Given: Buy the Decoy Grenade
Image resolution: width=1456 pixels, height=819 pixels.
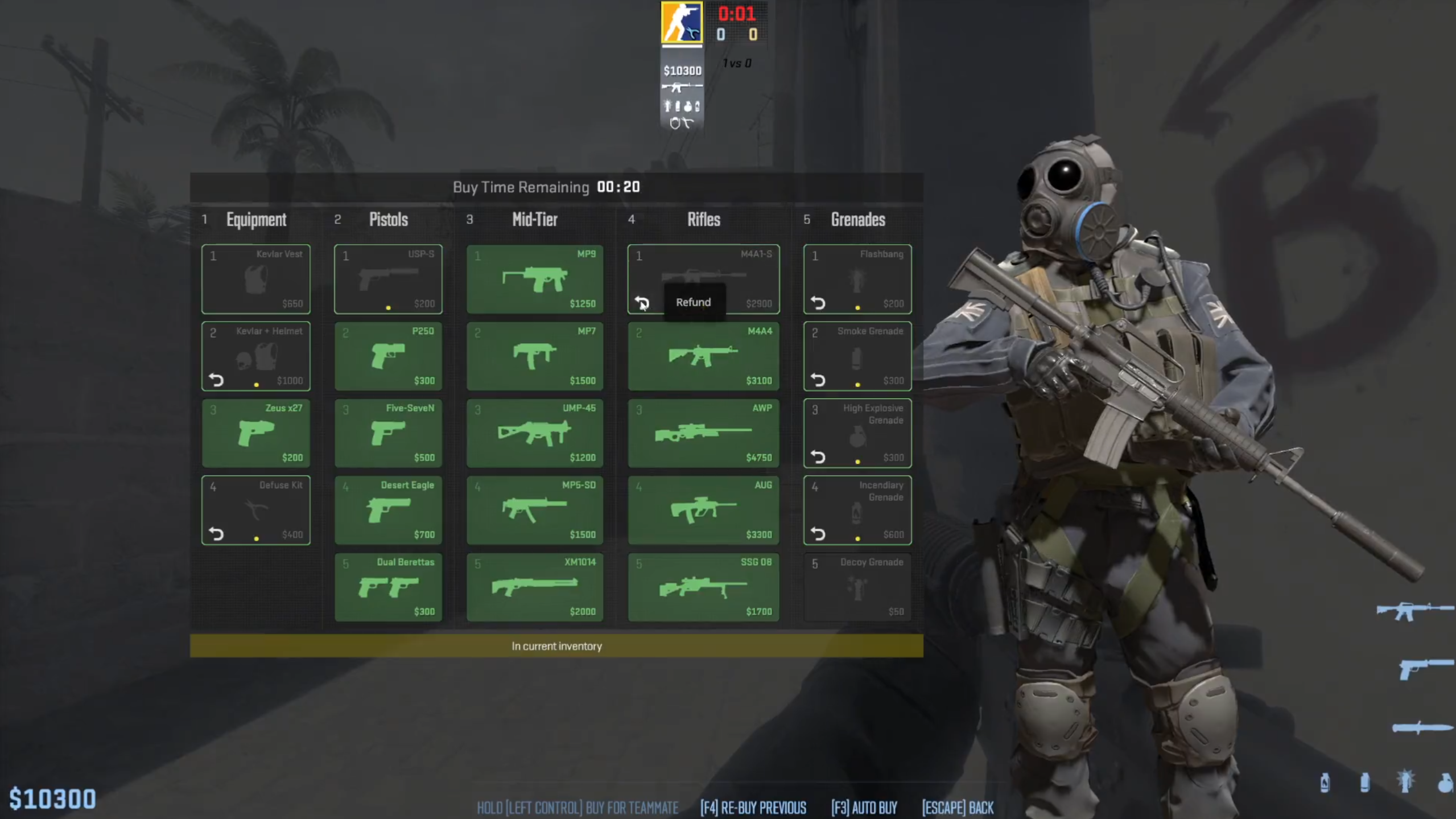Looking at the screenshot, I should tap(857, 587).
